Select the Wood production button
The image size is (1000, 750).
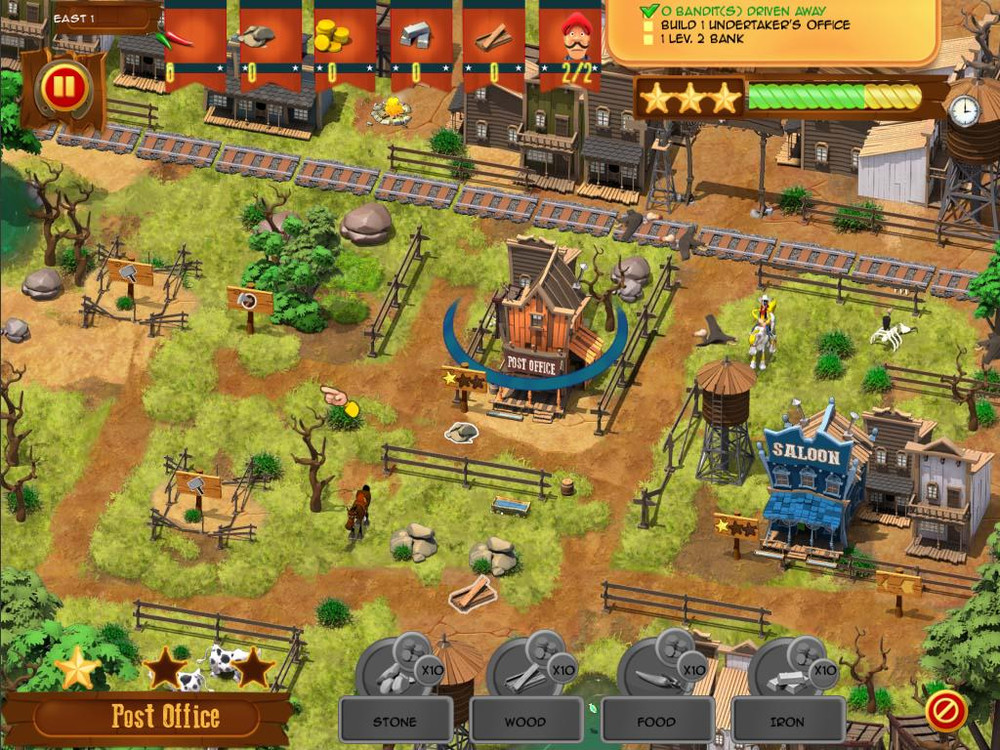tap(526, 720)
